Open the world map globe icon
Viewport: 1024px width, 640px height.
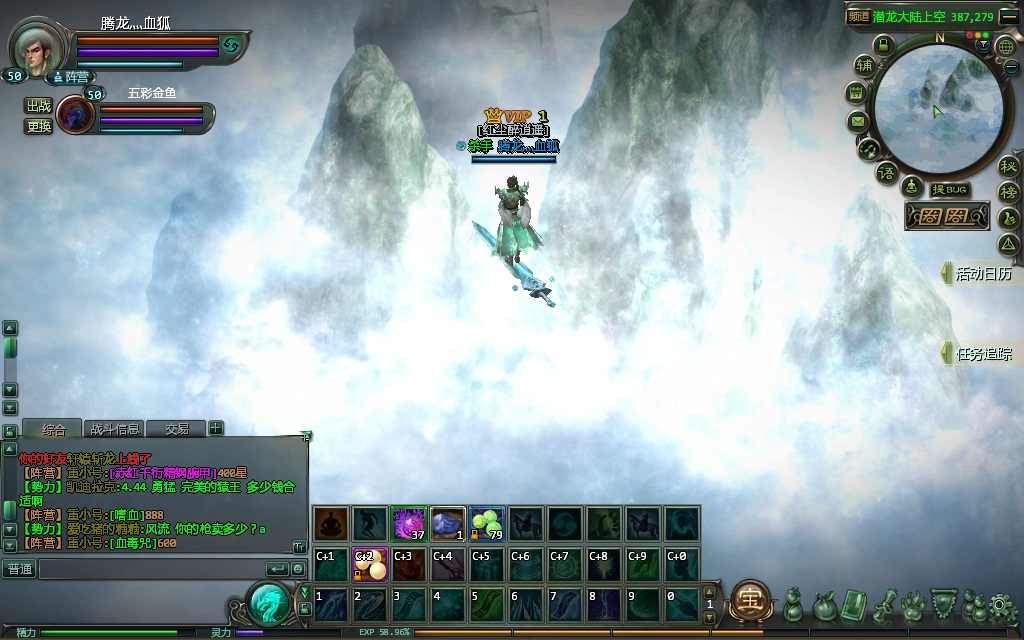pyautogui.click(x=1003, y=46)
